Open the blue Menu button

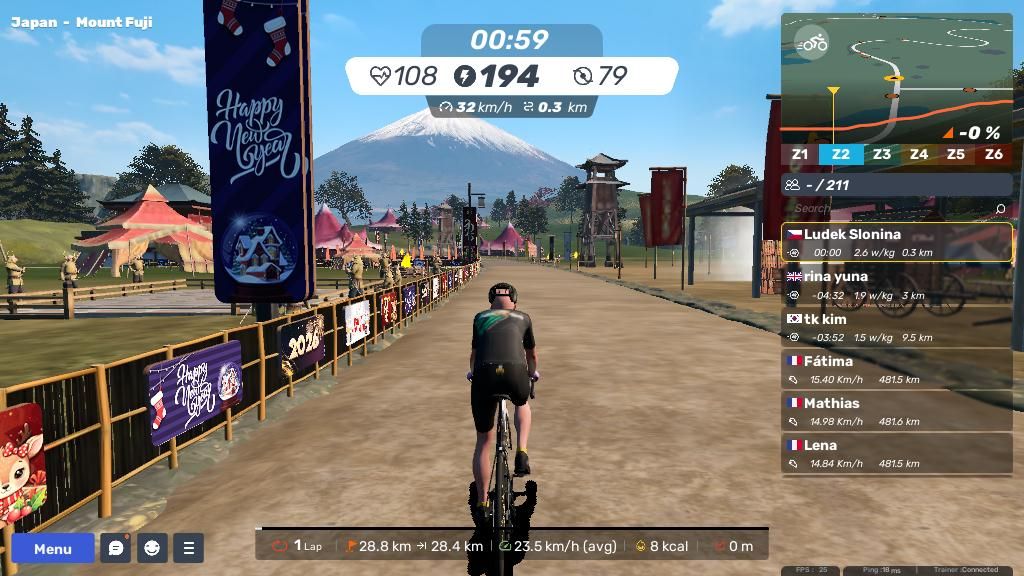click(x=53, y=548)
